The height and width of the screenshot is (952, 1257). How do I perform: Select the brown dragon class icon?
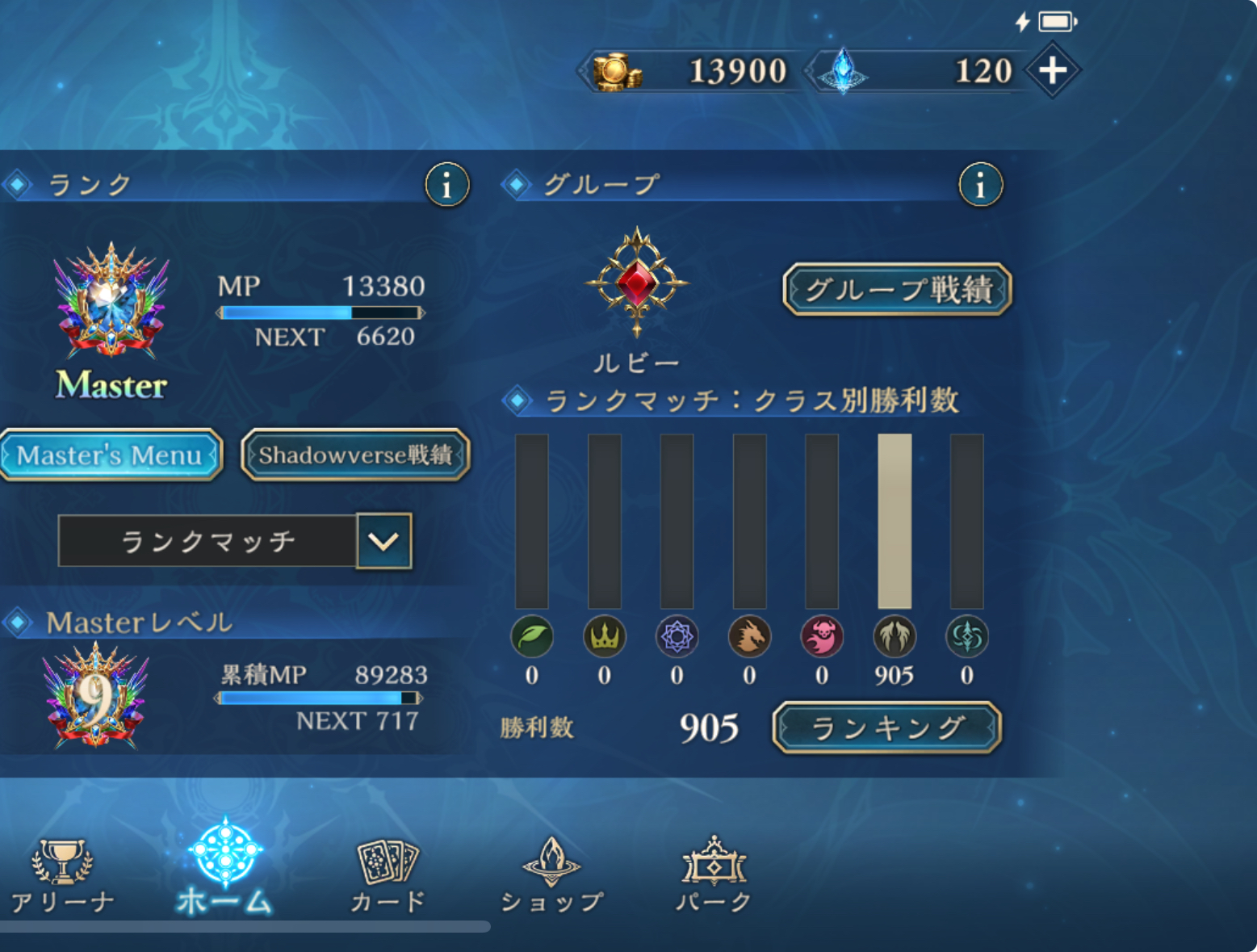point(749,636)
